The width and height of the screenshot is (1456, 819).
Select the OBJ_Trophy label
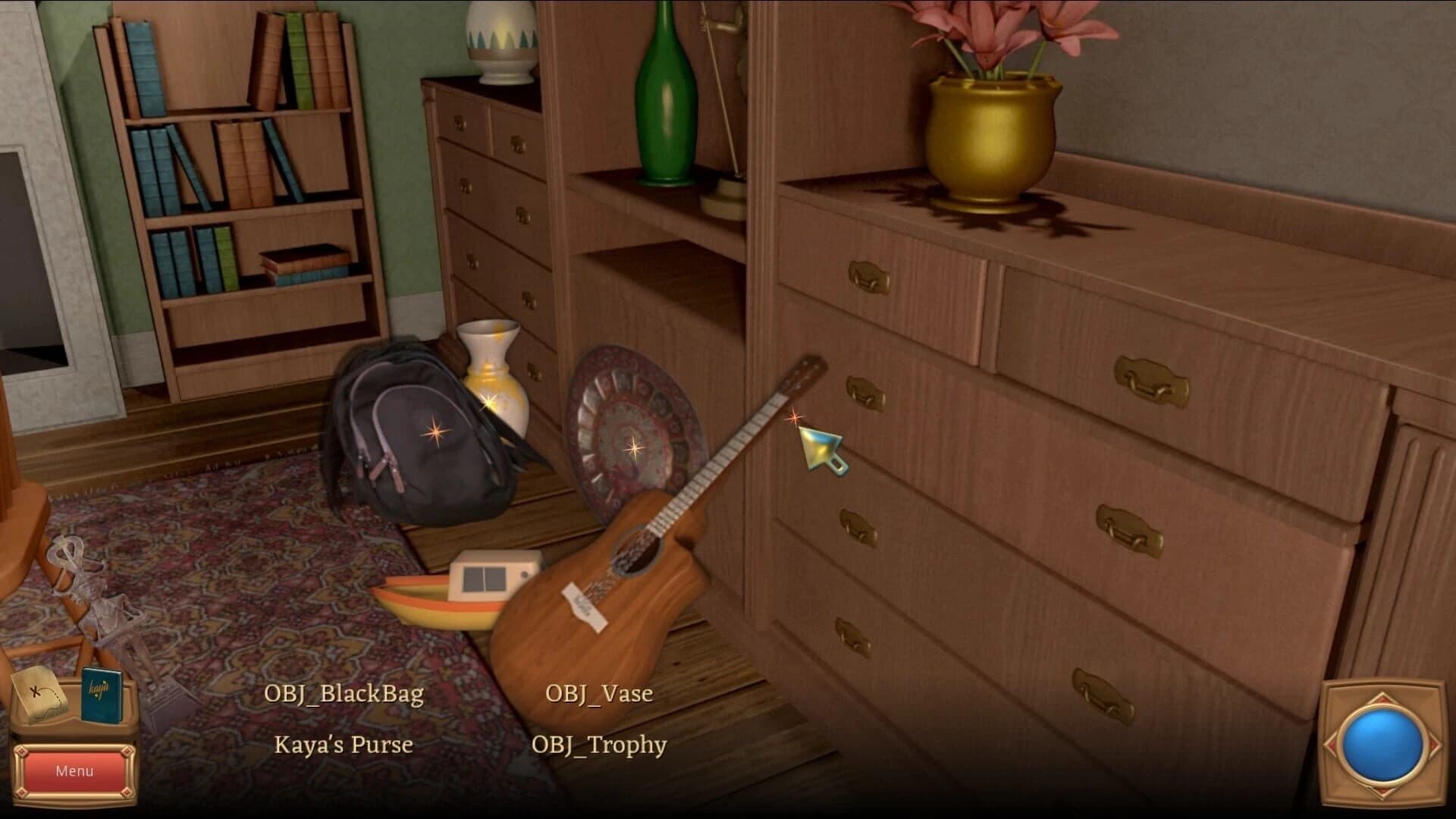coord(601,745)
